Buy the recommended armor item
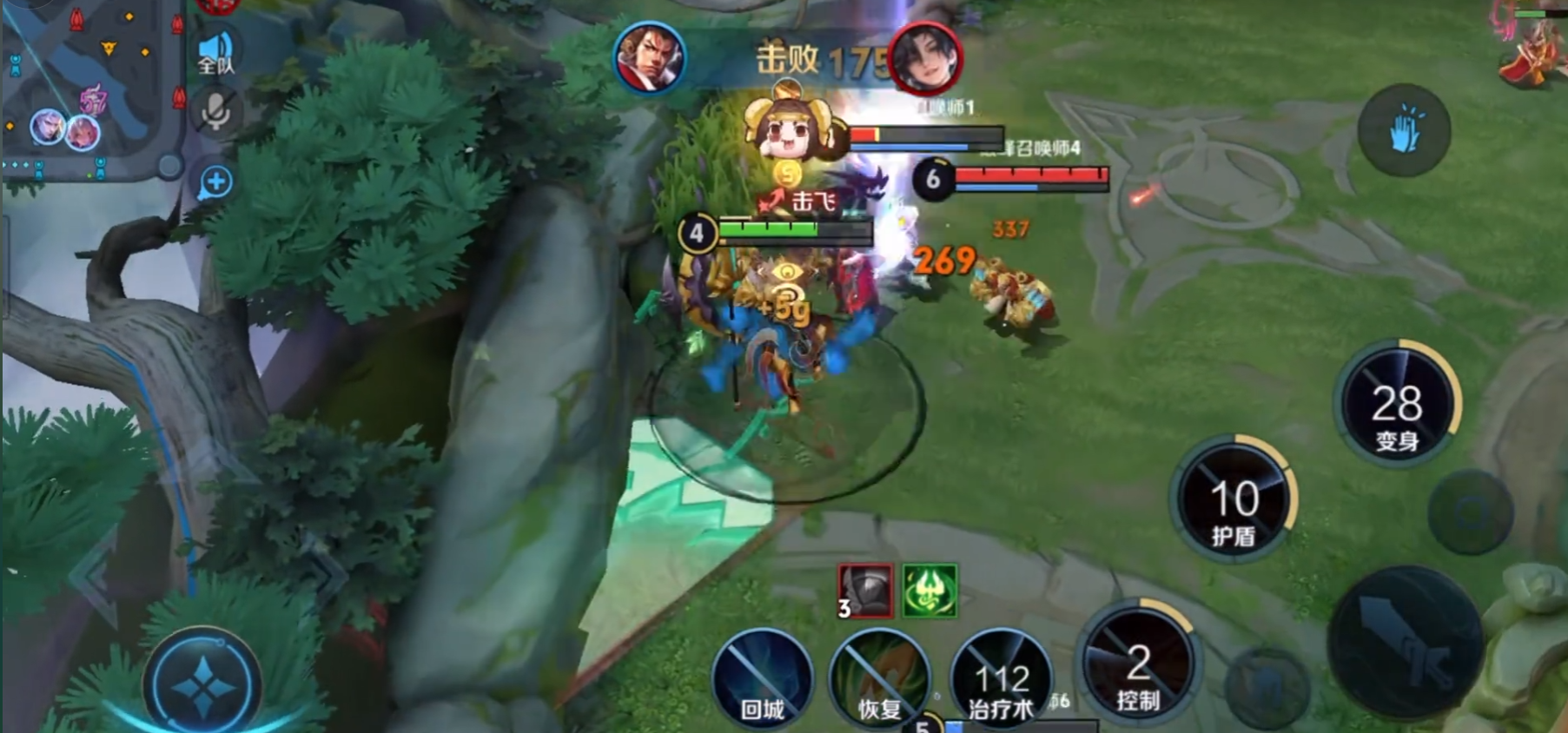The image size is (1568, 733). point(865,591)
